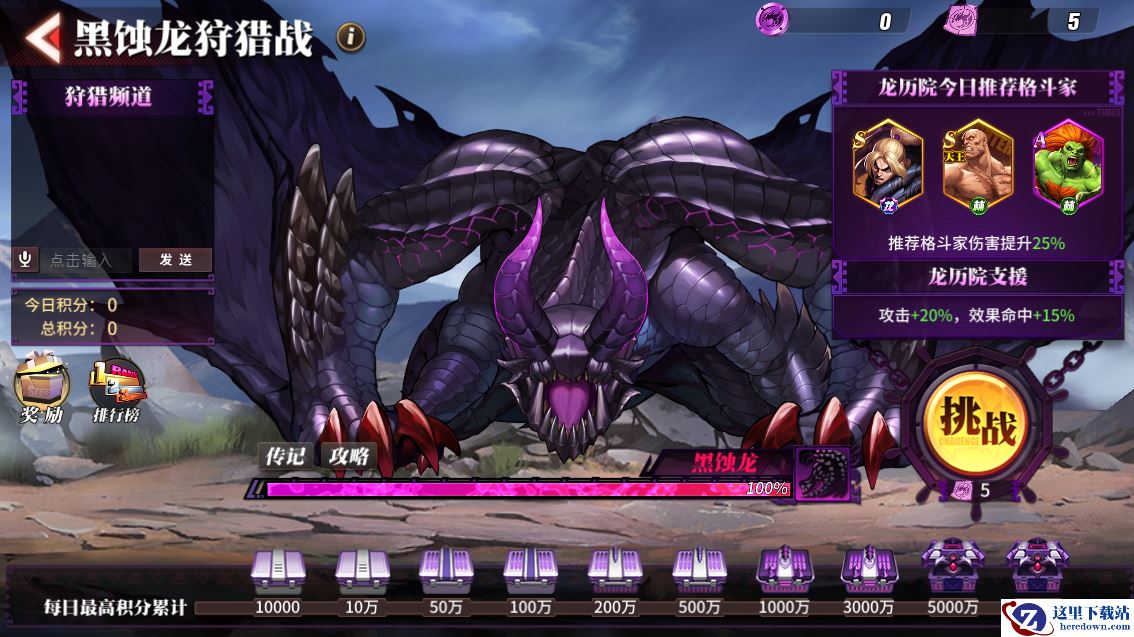The width and height of the screenshot is (1134, 637).
Task: Open the info icon beside the title
Action: pos(350,38)
